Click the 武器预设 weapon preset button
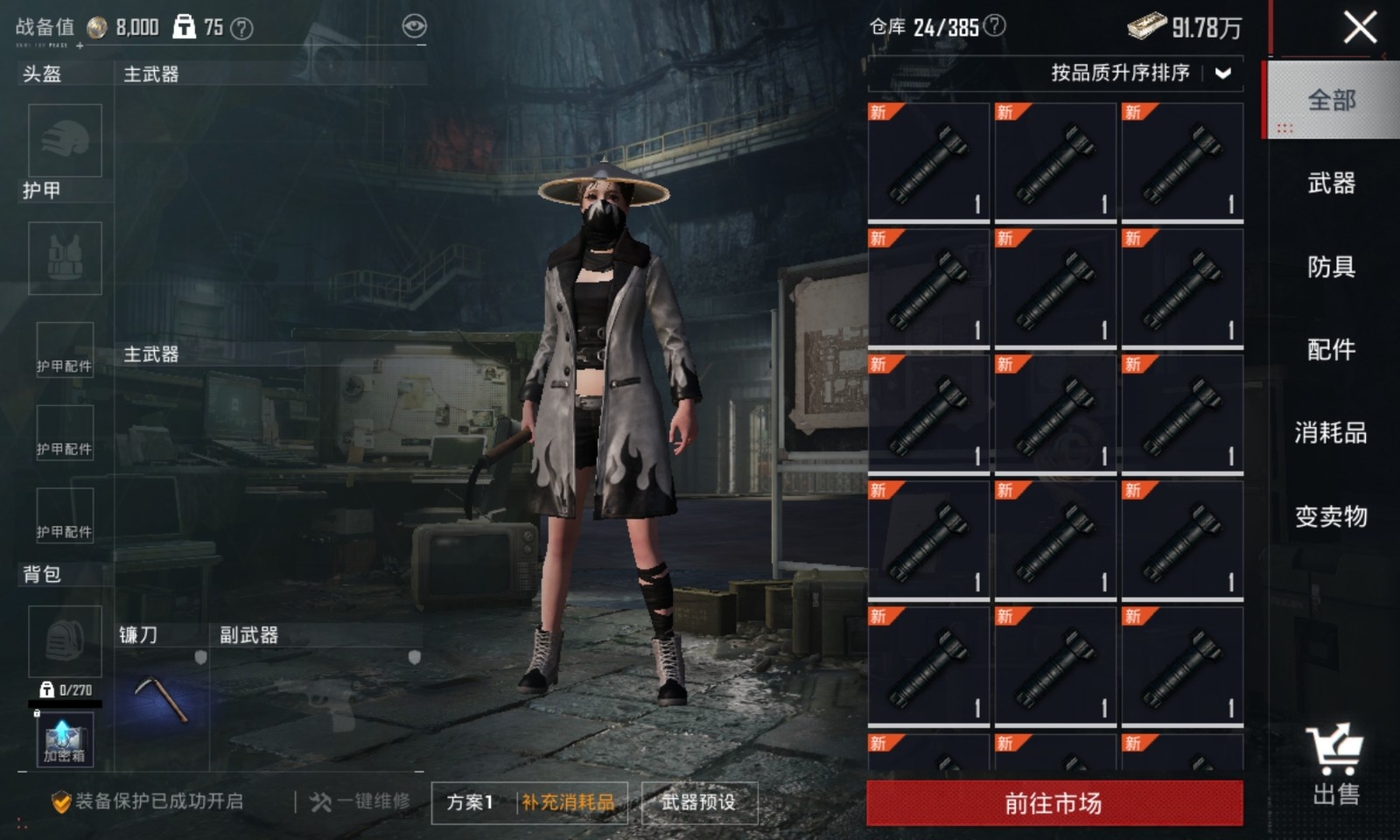 pyautogui.click(x=698, y=802)
